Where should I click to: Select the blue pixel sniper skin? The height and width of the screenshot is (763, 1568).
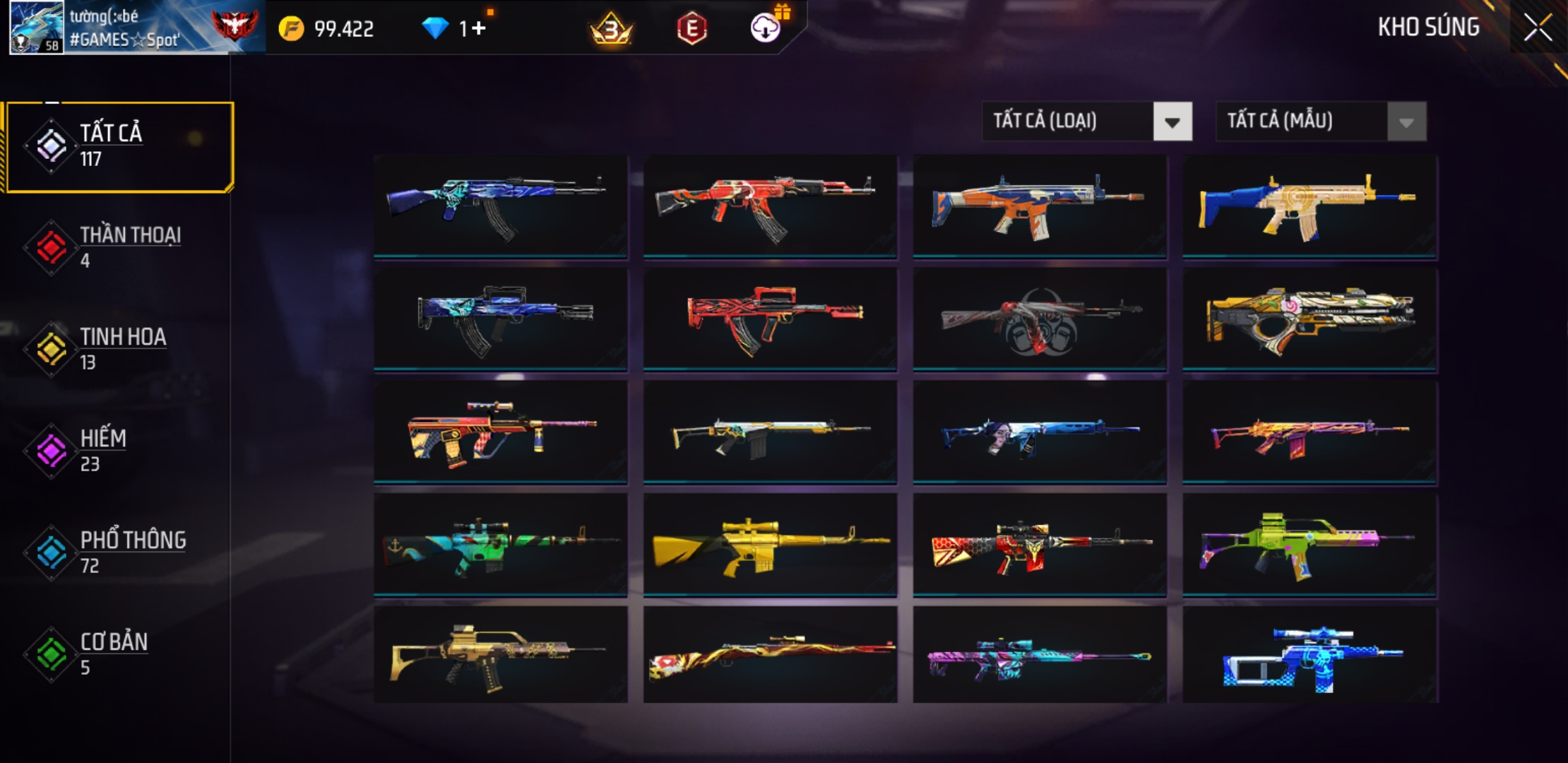click(1309, 656)
